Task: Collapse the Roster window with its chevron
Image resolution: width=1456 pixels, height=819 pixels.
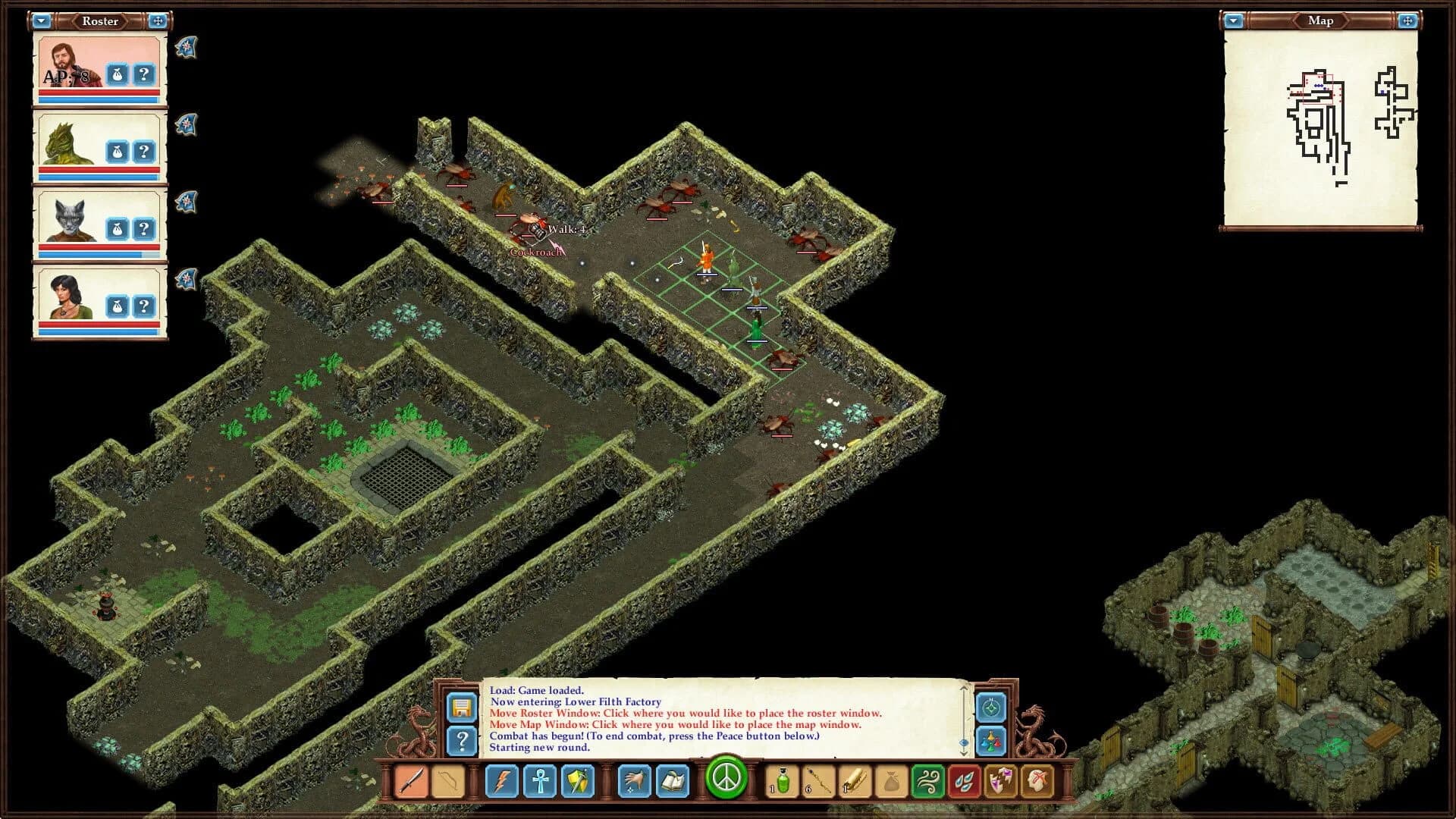Action: click(x=42, y=21)
